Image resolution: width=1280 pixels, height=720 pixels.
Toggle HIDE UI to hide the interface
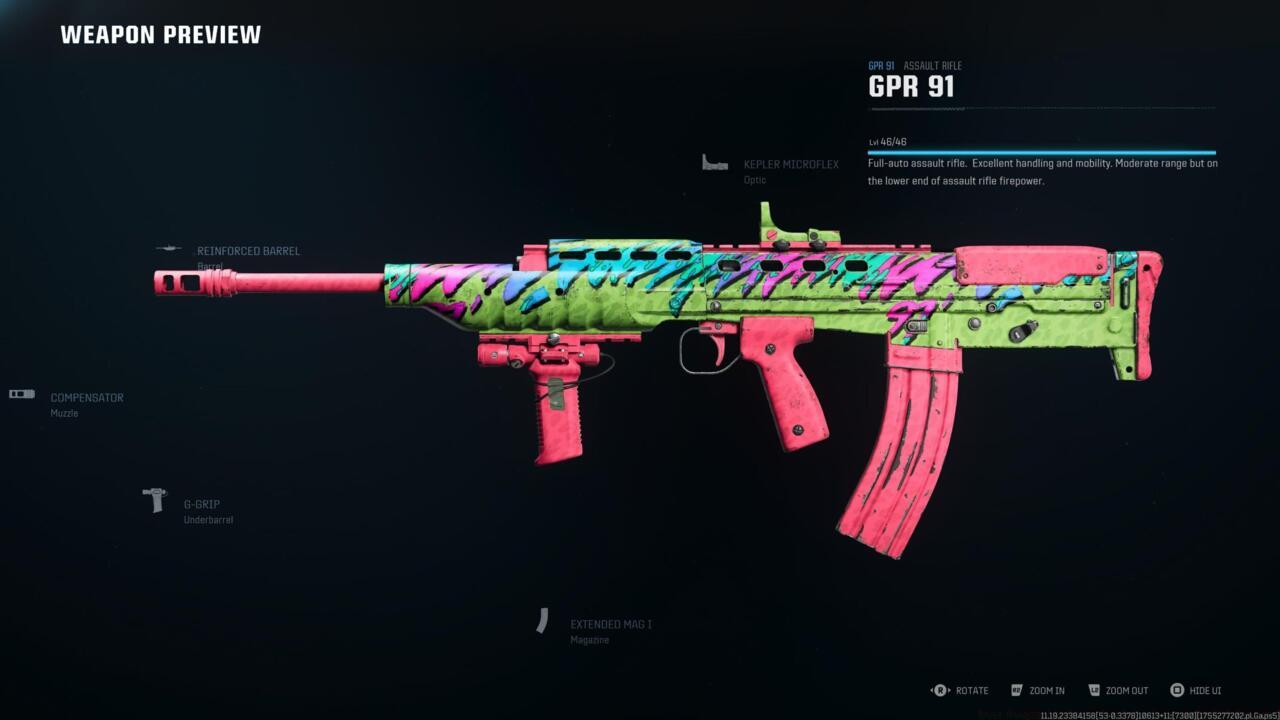coord(1203,690)
